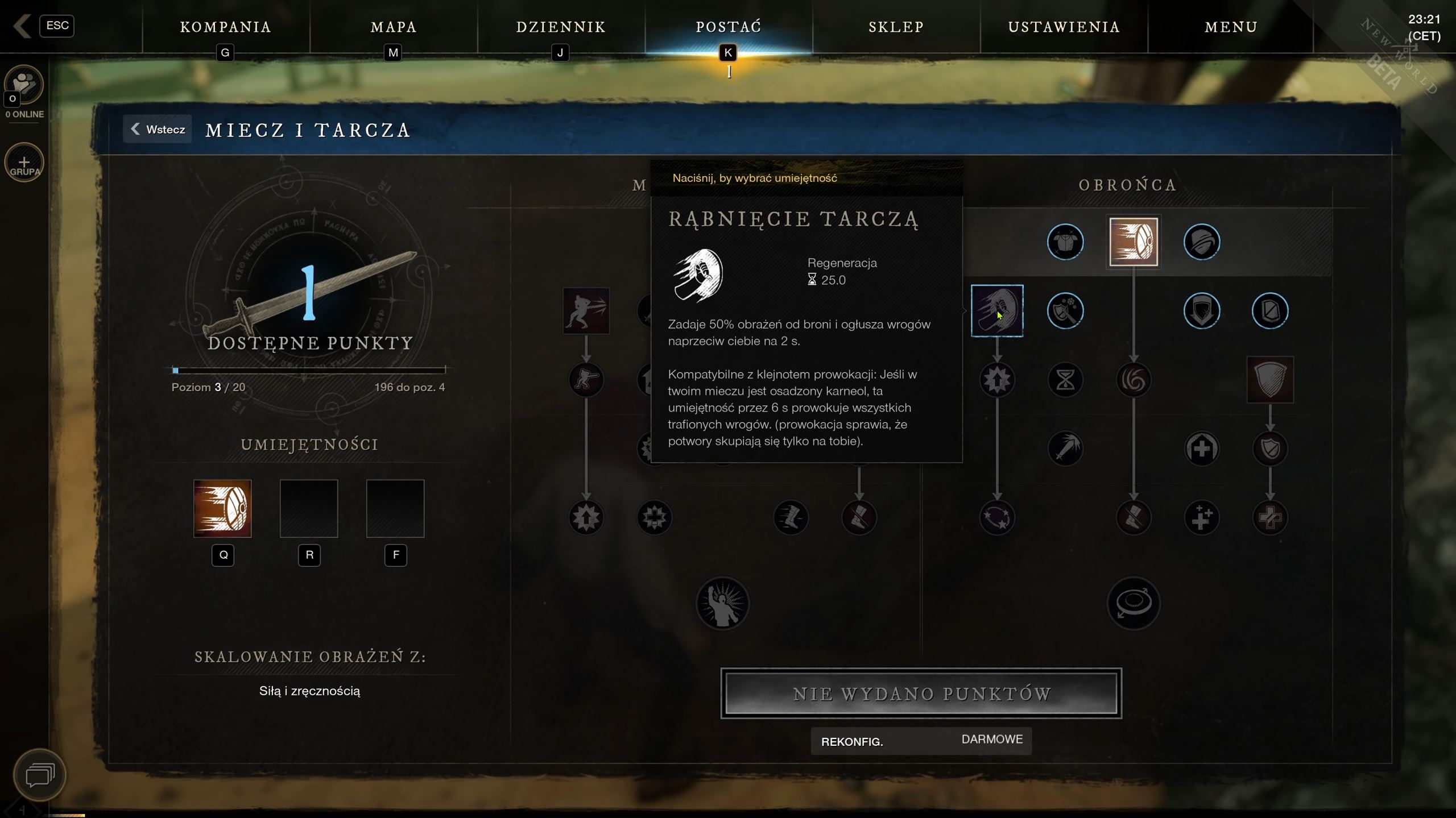The height and width of the screenshot is (818, 1456).
Task: Click the GRUPA plus icon to form a group
Action: click(24, 163)
